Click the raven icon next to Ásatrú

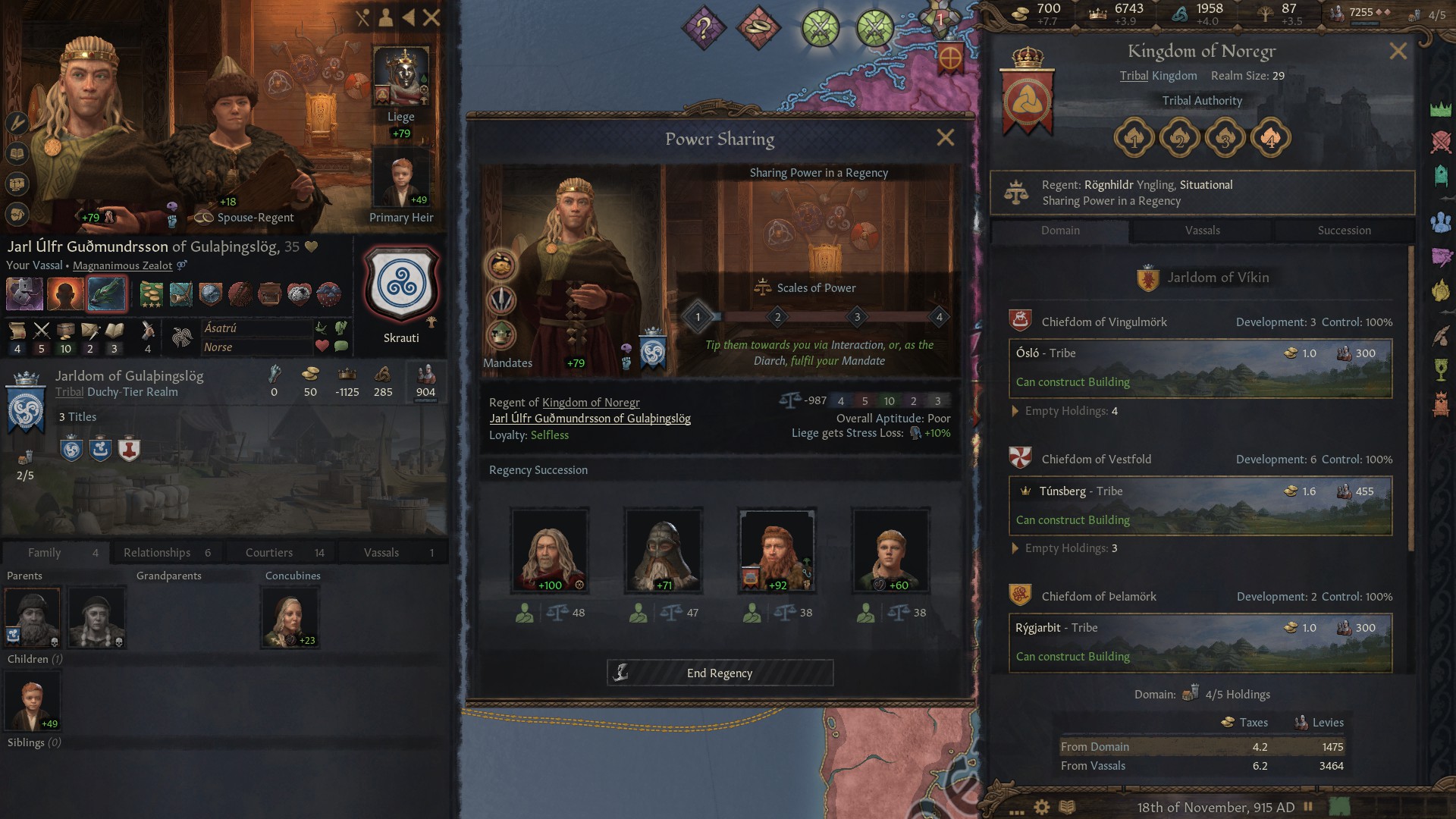click(320, 328)
